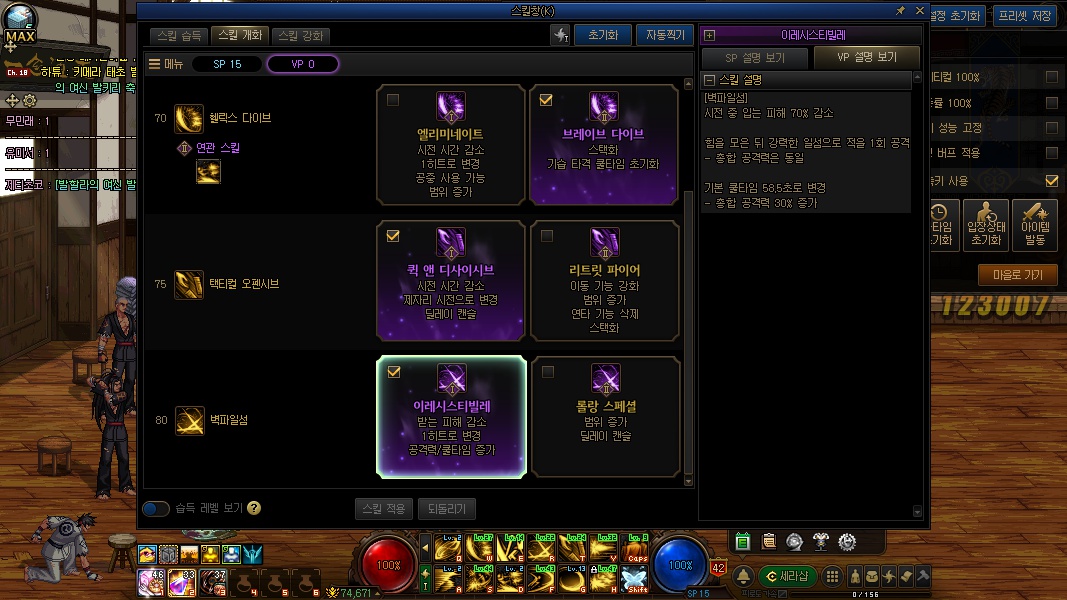Choose the 롤링 스페셜 skill option
The width and height of the screenshot is (1067, 600).
pyautogui.click(x=603, y=417)
